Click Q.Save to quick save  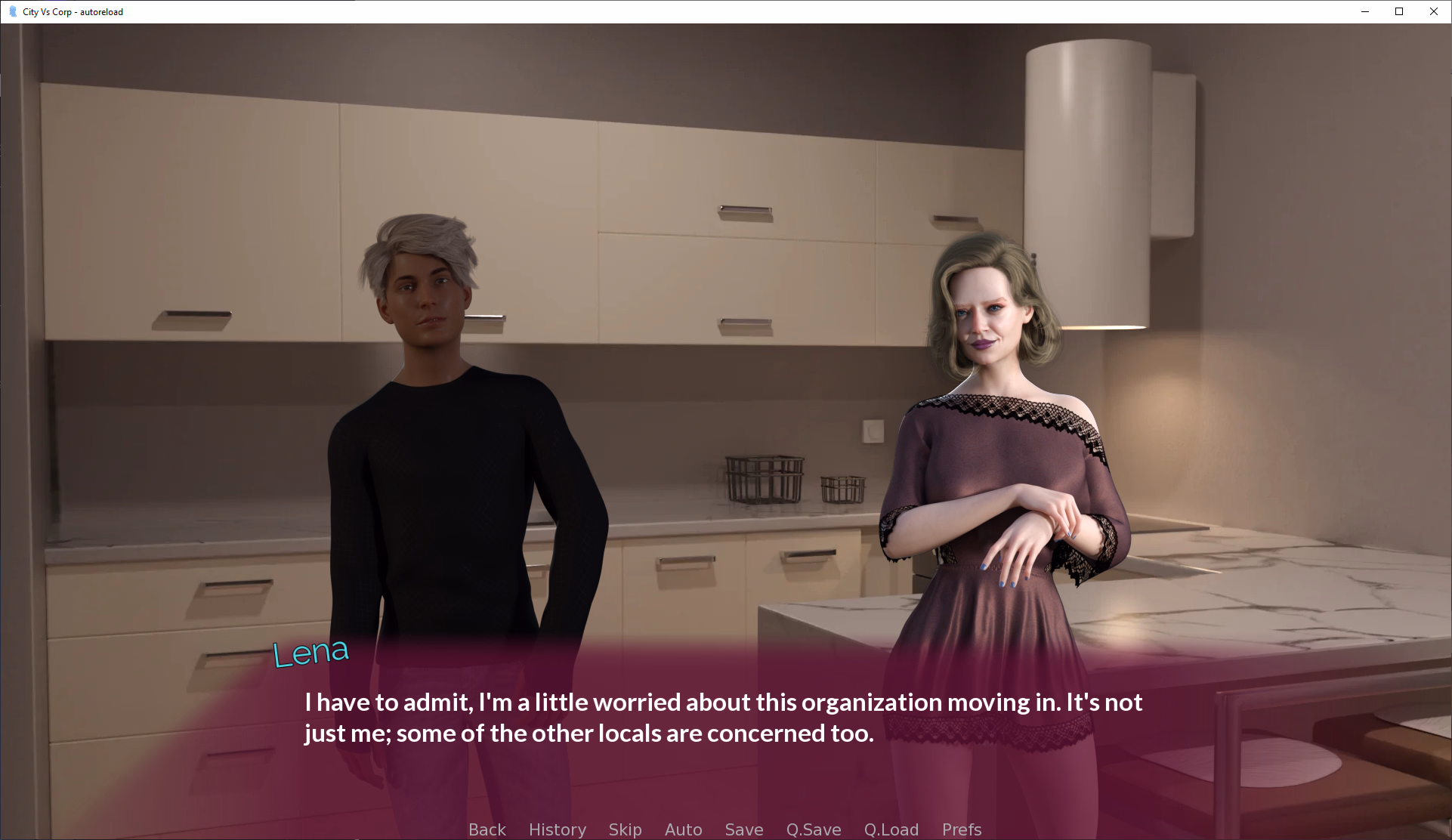pyautogui.click(x=813, y=829)
